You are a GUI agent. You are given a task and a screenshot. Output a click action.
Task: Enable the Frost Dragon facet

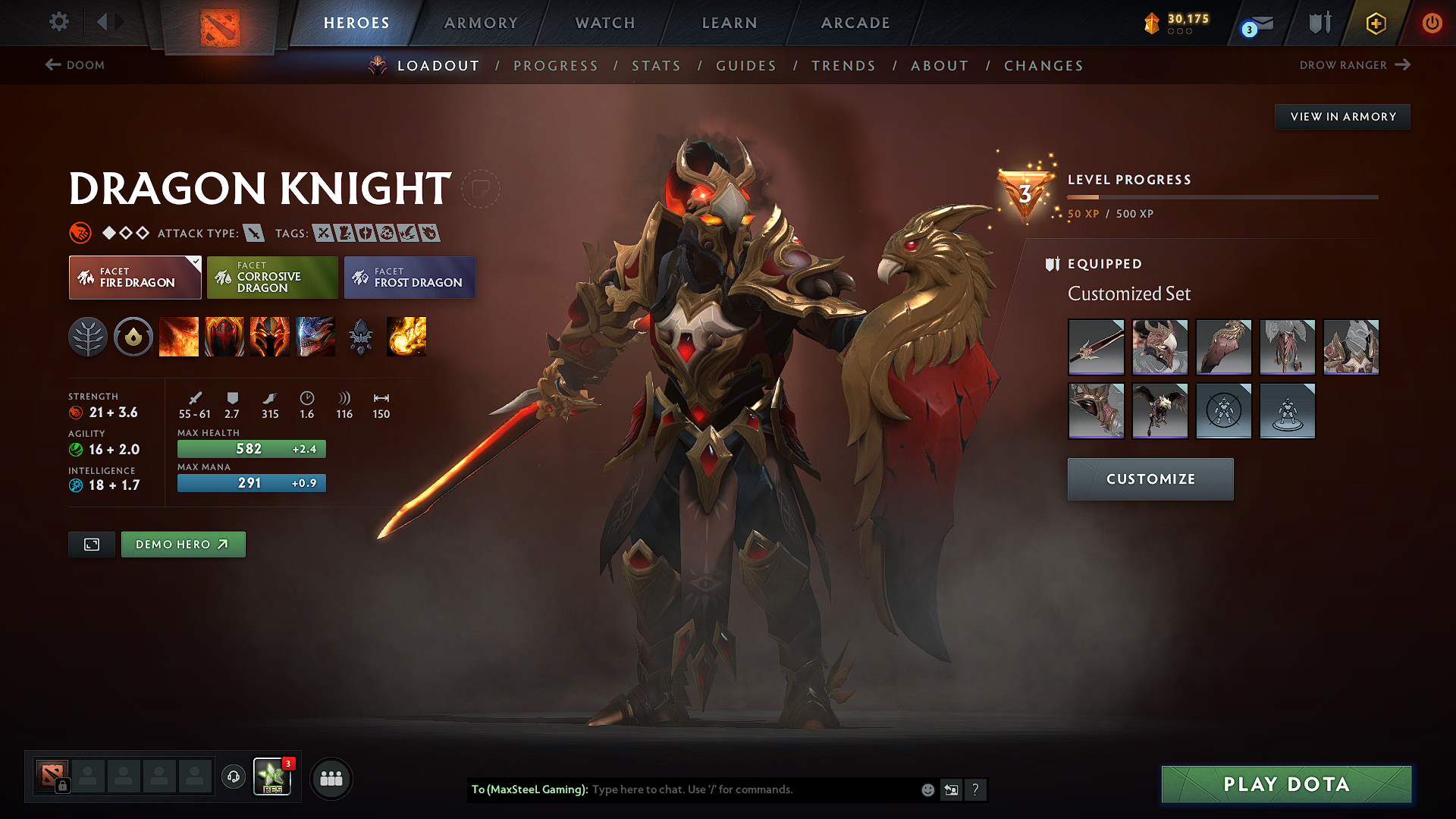409,278
